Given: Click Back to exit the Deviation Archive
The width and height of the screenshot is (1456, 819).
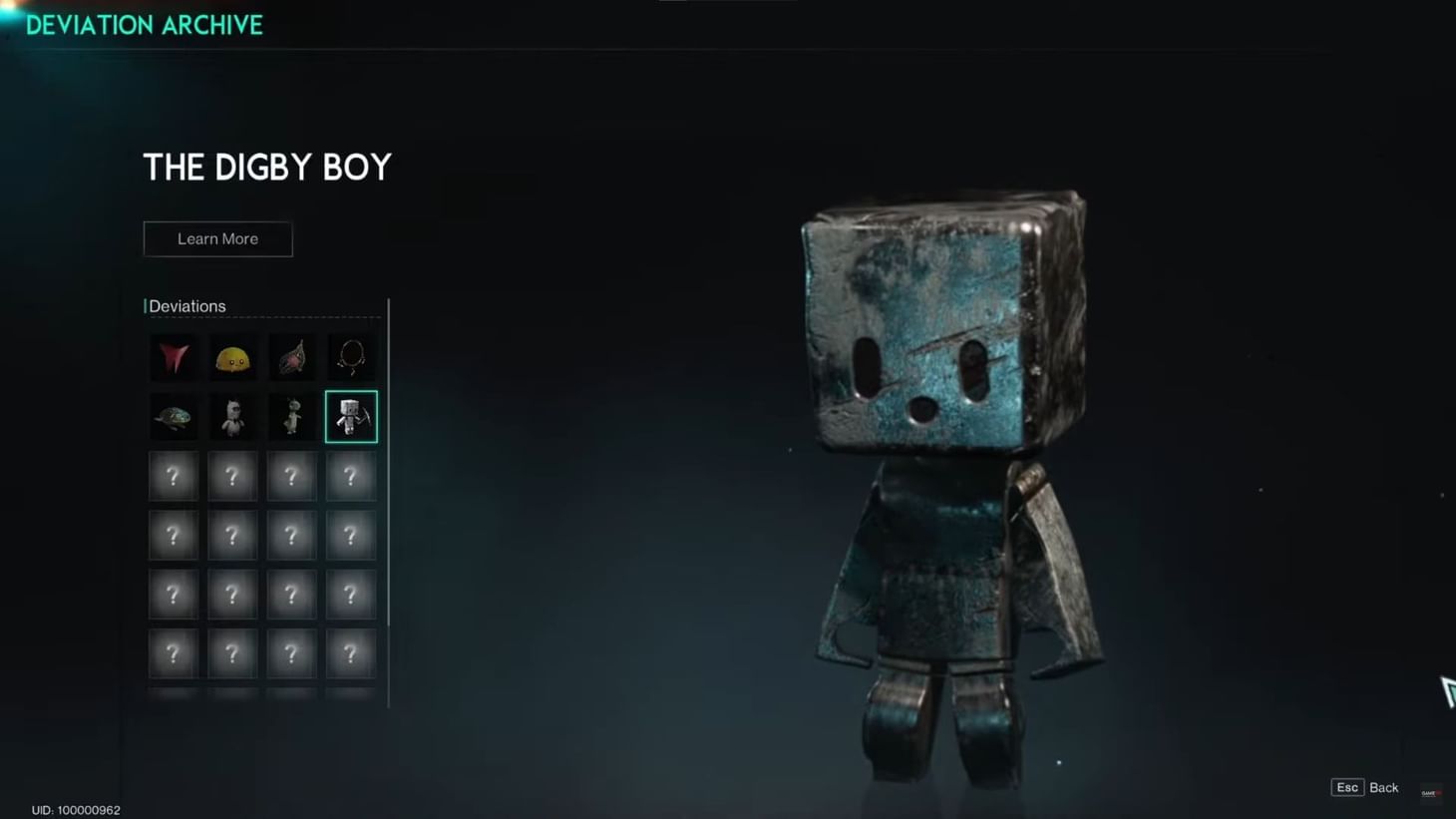Looking at the screenshot, I should (x=1384, y=787).
